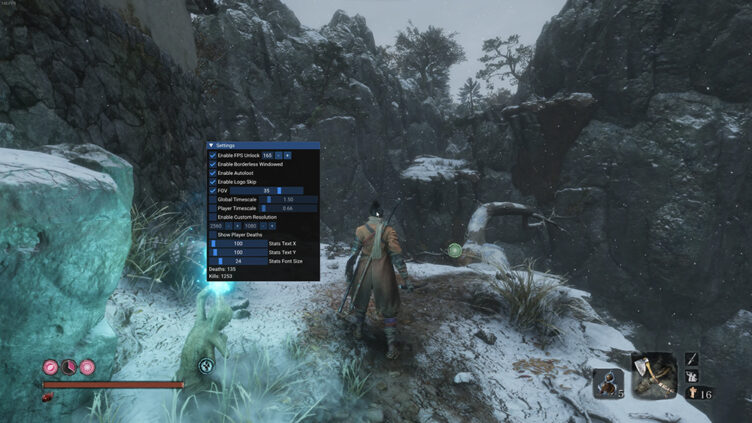Decrease the FPS Unlock value with minus

[279, 155]
